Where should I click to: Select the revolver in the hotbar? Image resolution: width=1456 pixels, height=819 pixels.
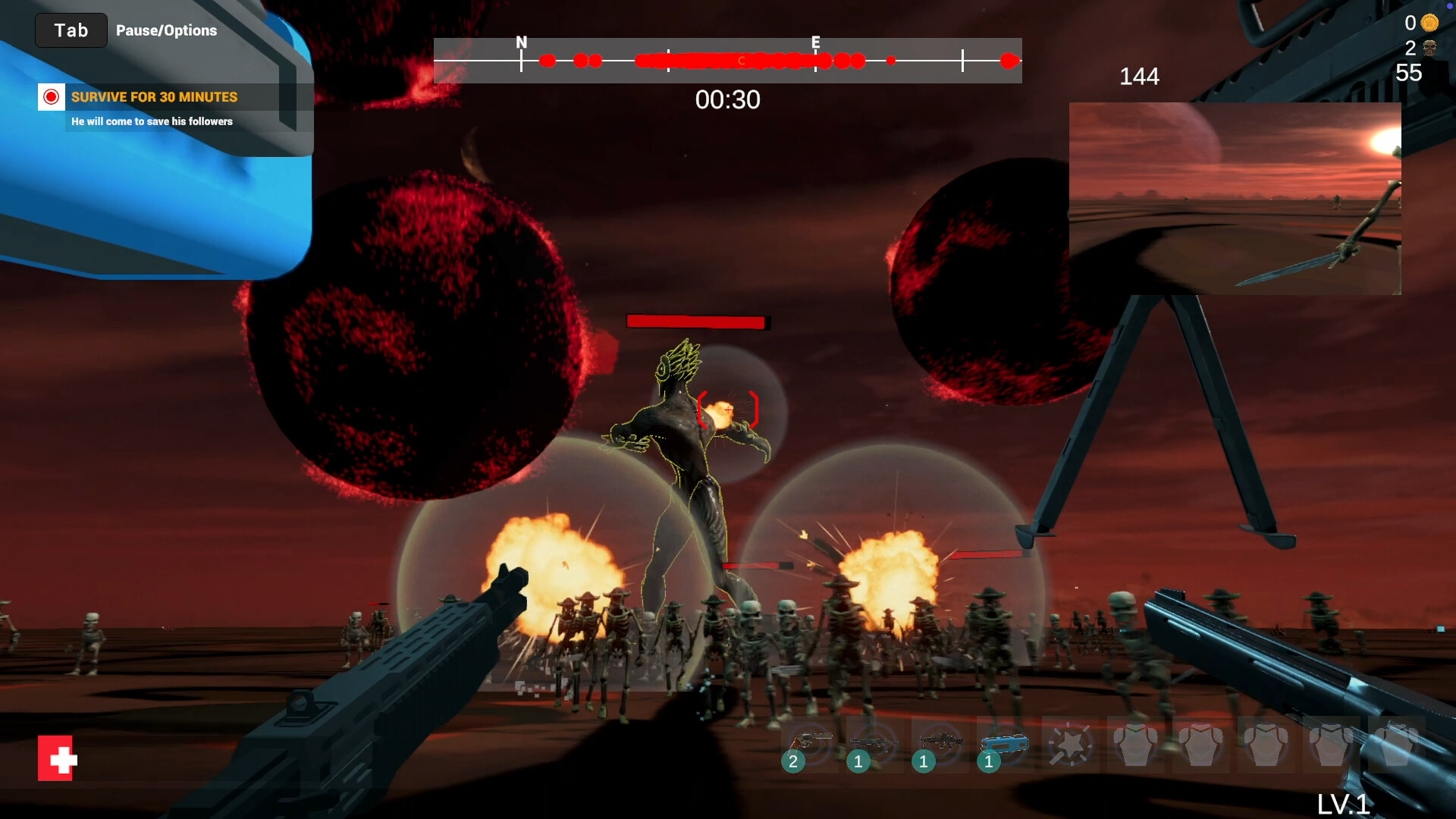811,743
